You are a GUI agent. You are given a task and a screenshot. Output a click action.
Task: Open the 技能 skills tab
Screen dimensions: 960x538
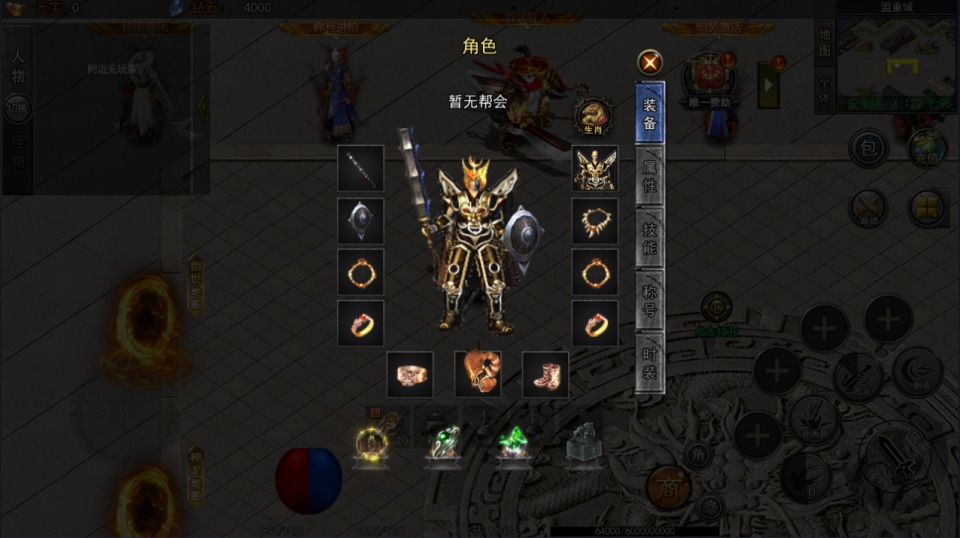pos(650,237)
